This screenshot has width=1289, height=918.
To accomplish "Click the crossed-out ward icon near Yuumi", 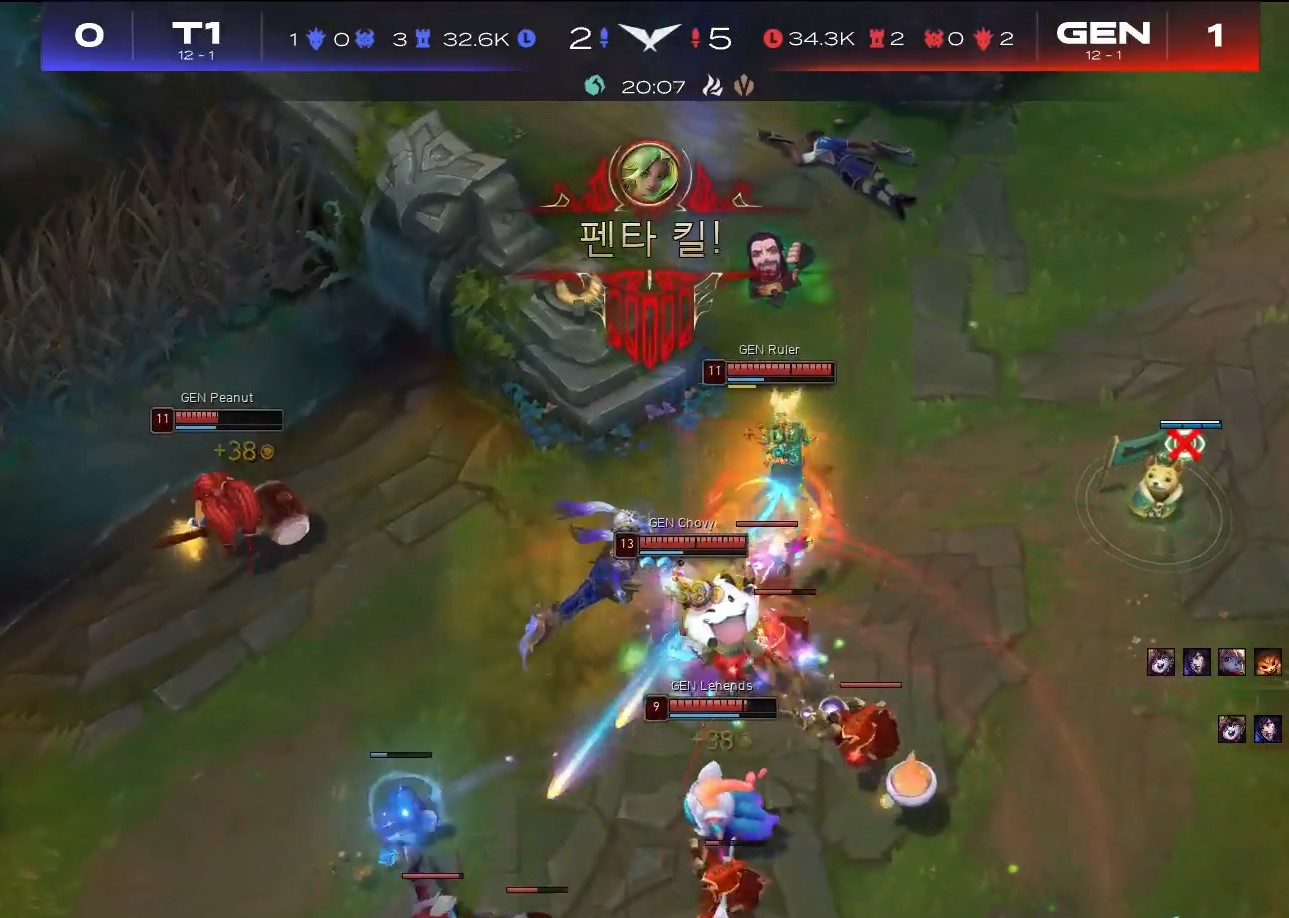I will tap(1186, 447).
